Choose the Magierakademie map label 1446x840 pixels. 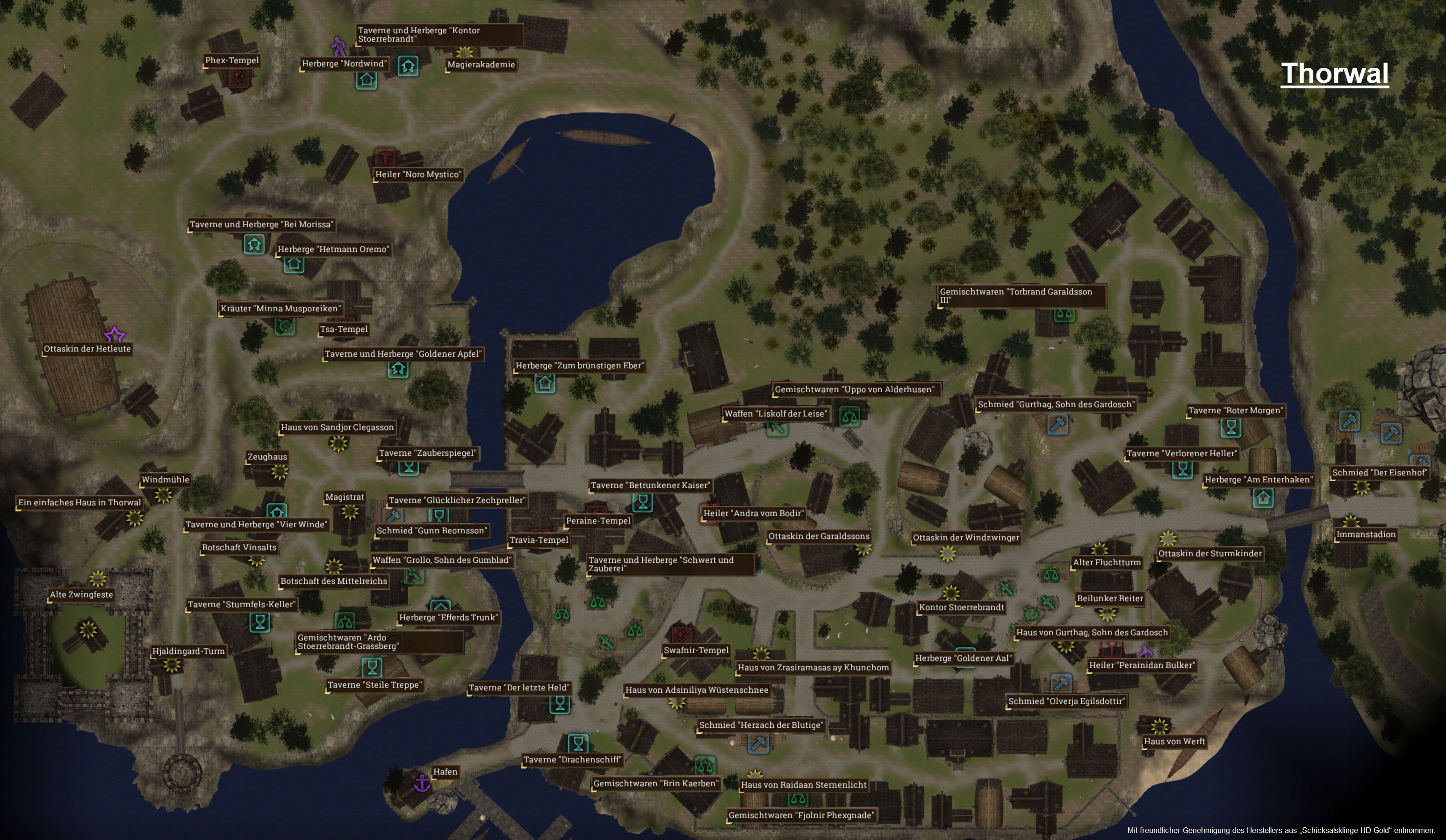tap(481, 64)
